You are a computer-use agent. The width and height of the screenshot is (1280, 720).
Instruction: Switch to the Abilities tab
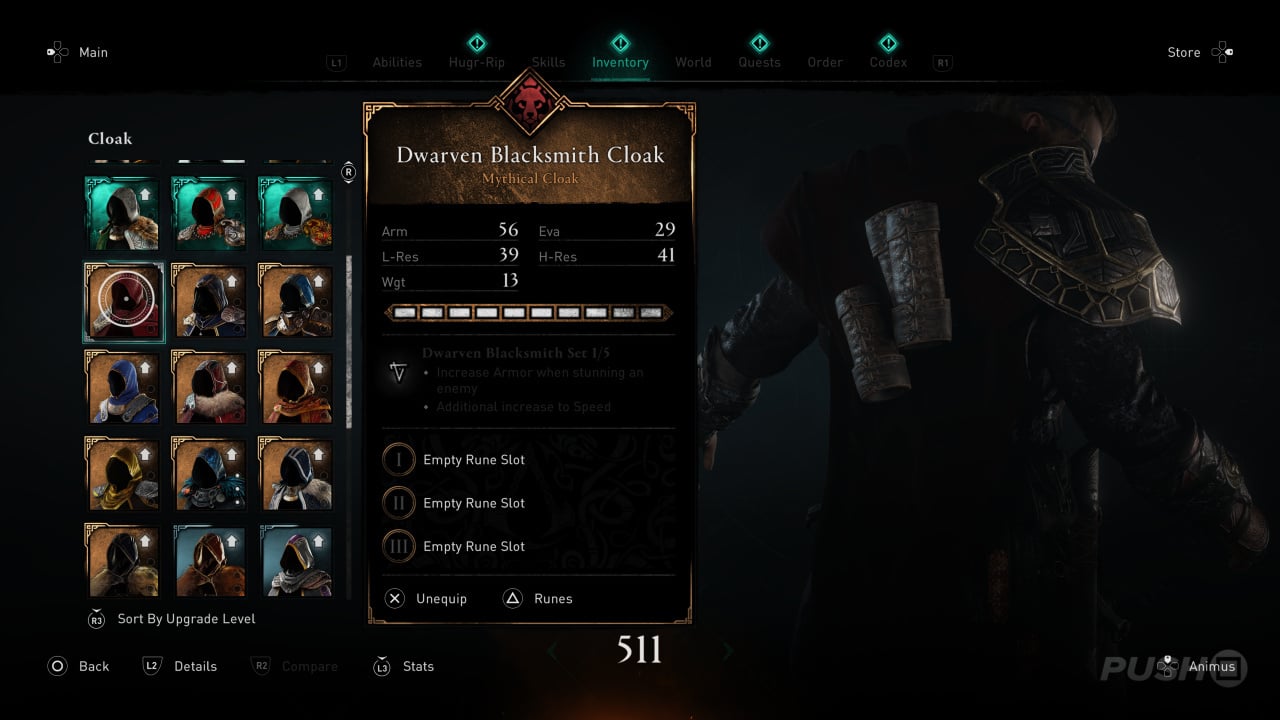pyautogui.click(x=397, y=62)
